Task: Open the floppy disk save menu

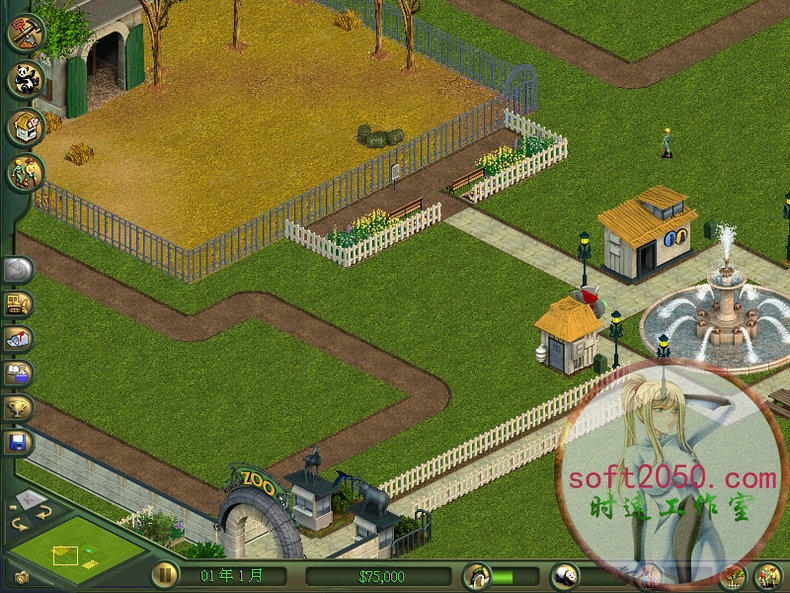Action: tap(19, 441)
